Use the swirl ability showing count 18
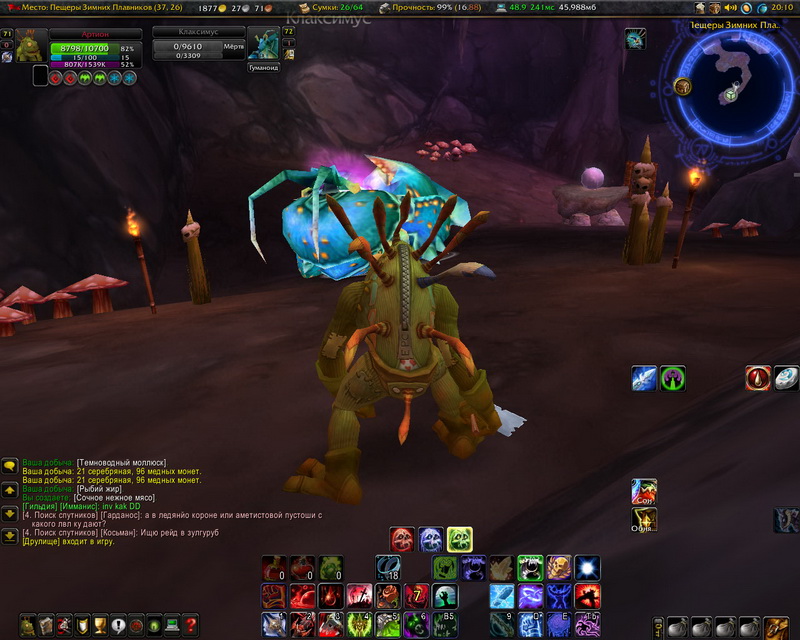Screen dimensions: 800x640 [388, 568]
